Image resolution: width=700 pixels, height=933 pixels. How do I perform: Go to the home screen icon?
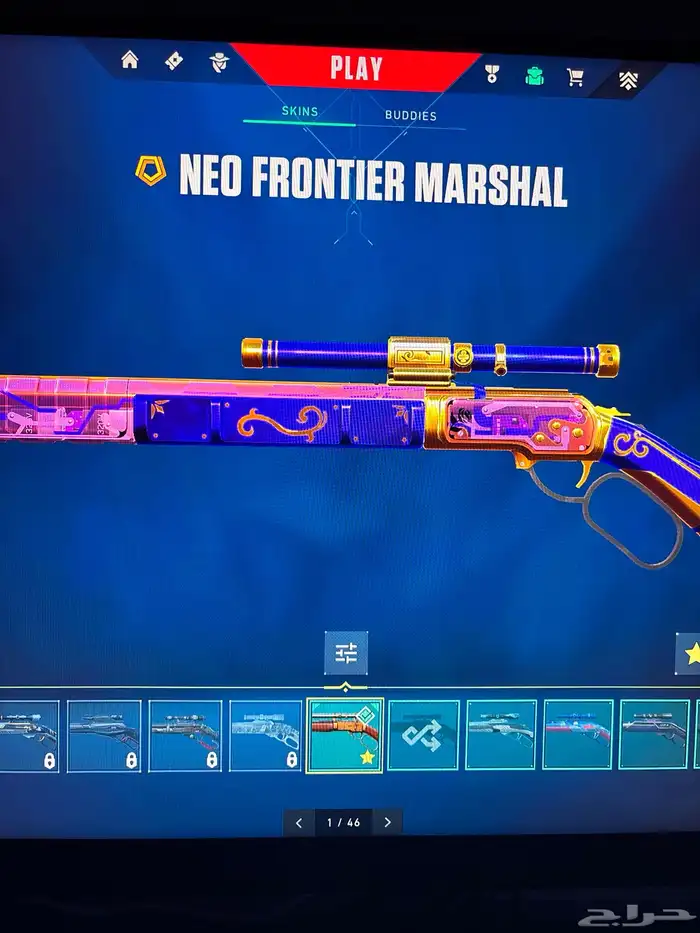click(130, 60)
